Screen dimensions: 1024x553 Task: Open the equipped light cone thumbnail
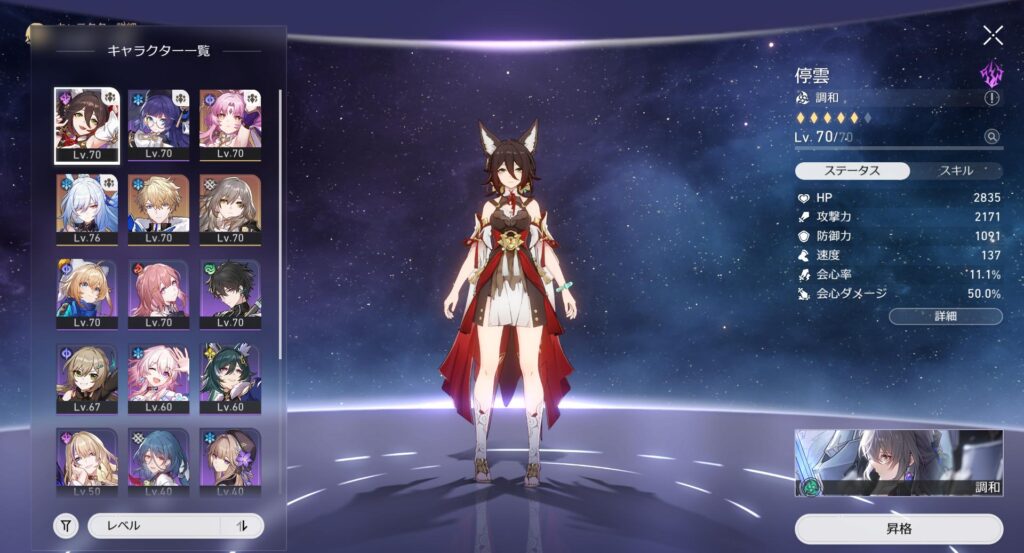pyautogui.click(x=898, y=463)
